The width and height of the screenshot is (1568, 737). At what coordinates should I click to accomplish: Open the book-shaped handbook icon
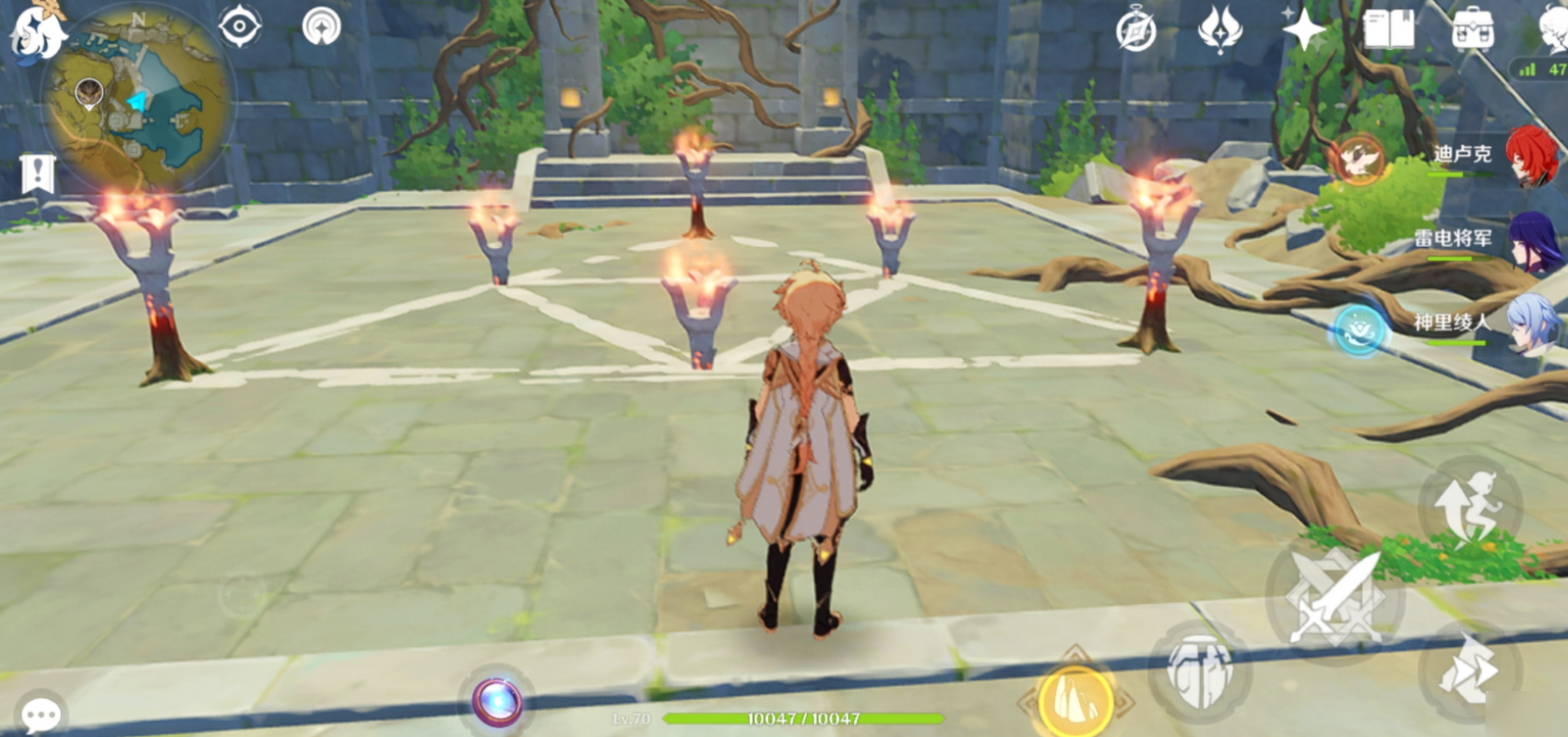1388,30
